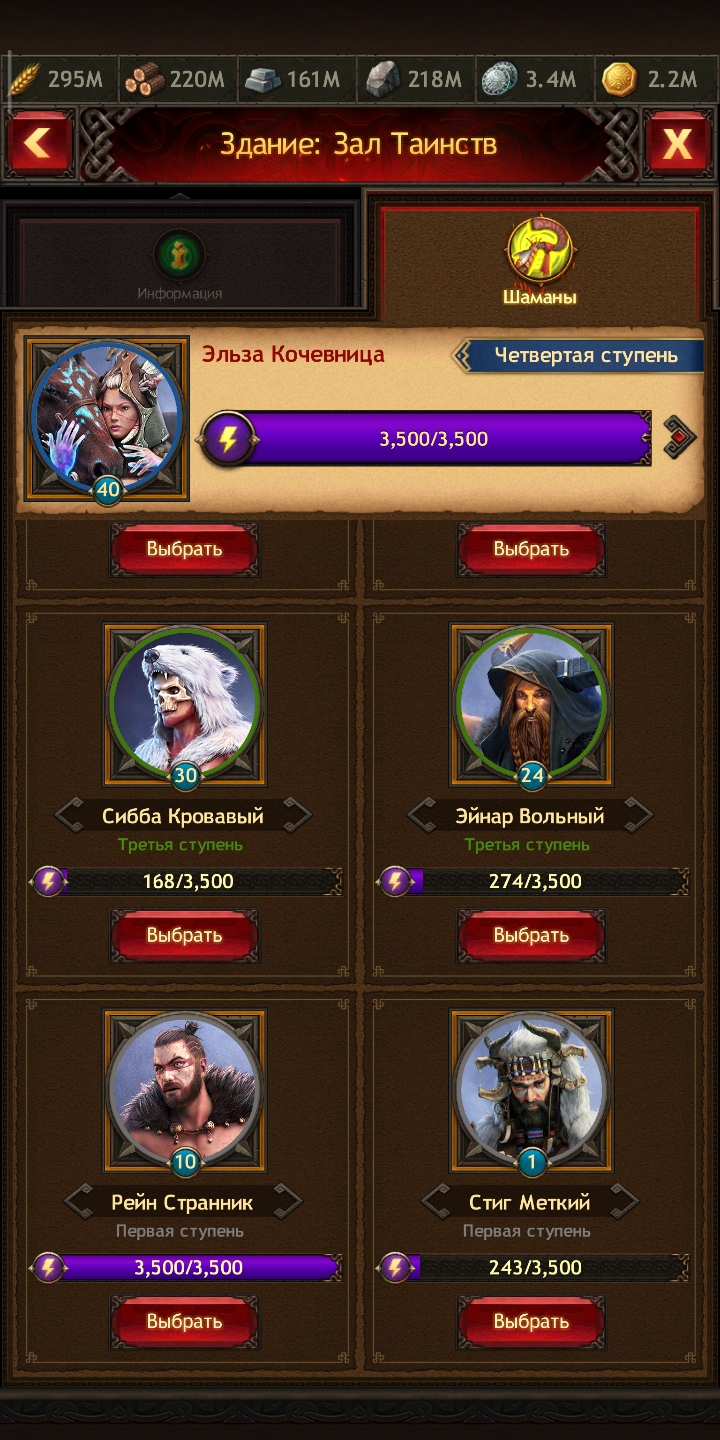Select Эйнар Вольный via Выбрать button
720x1440 pixels.
(531, 936)
